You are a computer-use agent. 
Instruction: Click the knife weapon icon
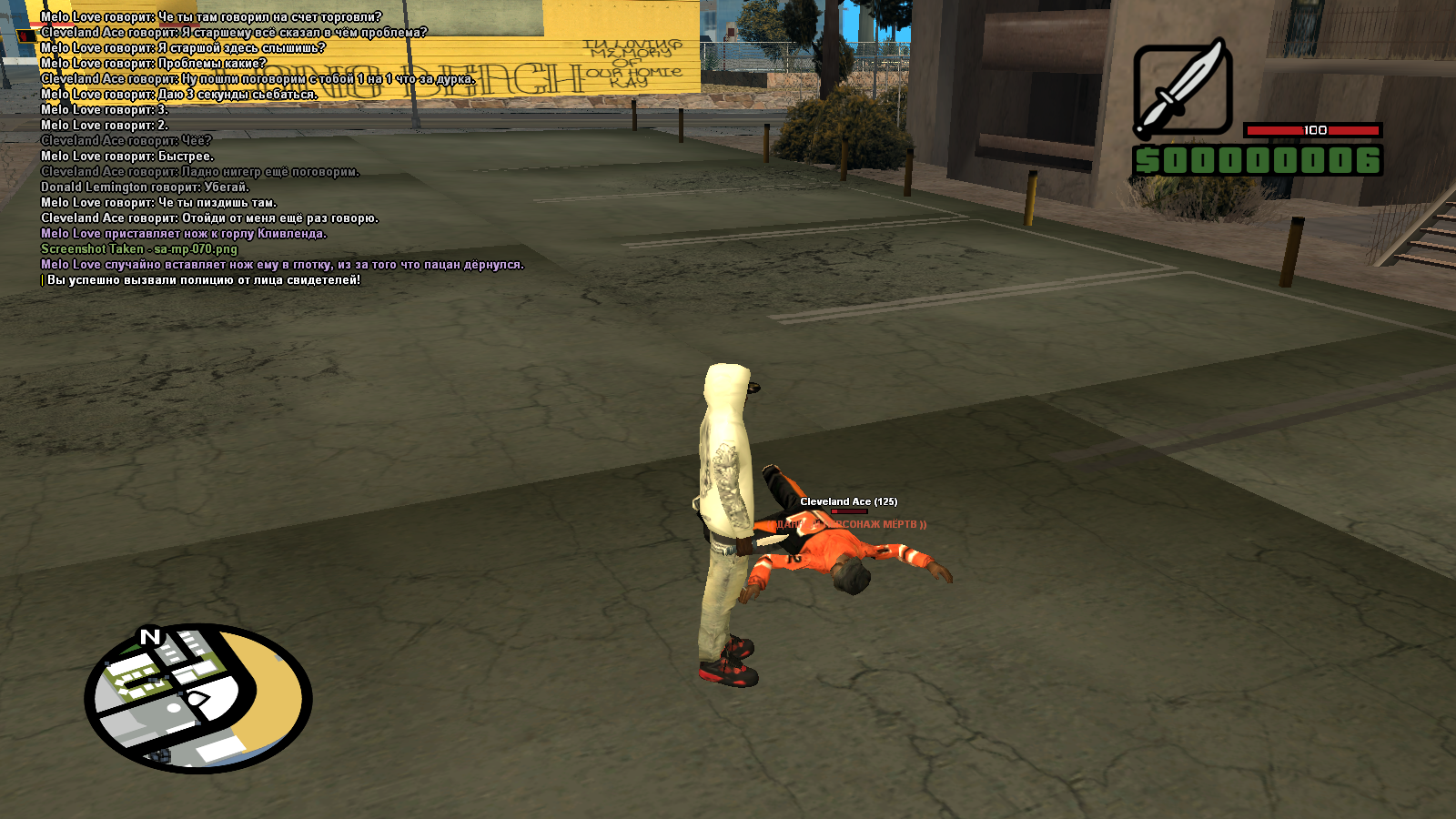click(1182, 91)
